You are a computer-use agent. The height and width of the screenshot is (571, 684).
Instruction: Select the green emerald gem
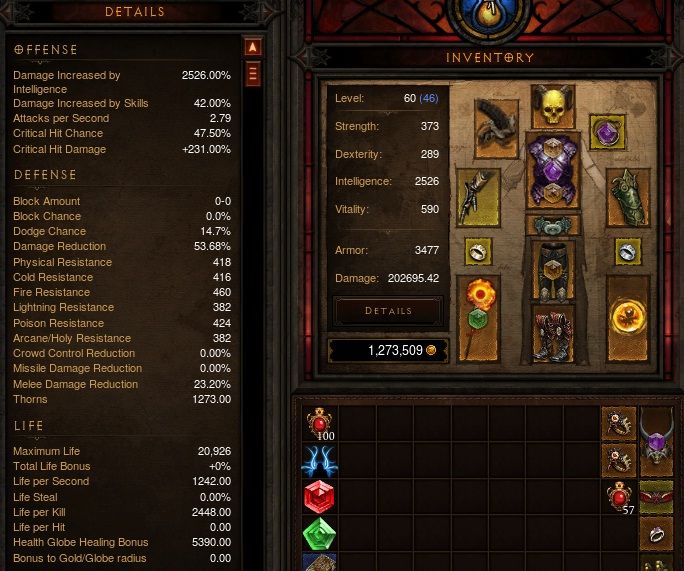319,532
